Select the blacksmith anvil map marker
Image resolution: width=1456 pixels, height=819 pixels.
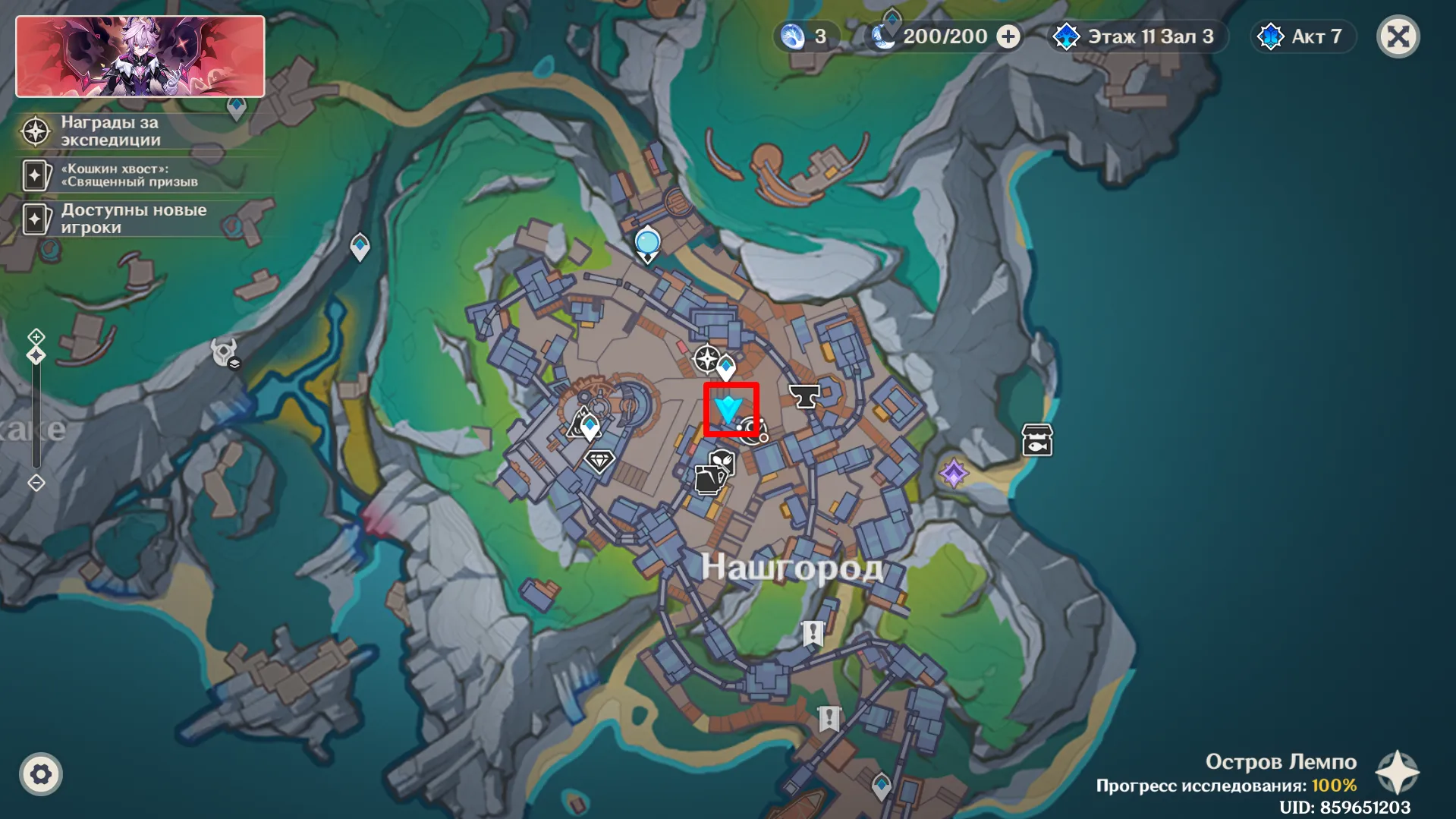[x=804, y=395]
